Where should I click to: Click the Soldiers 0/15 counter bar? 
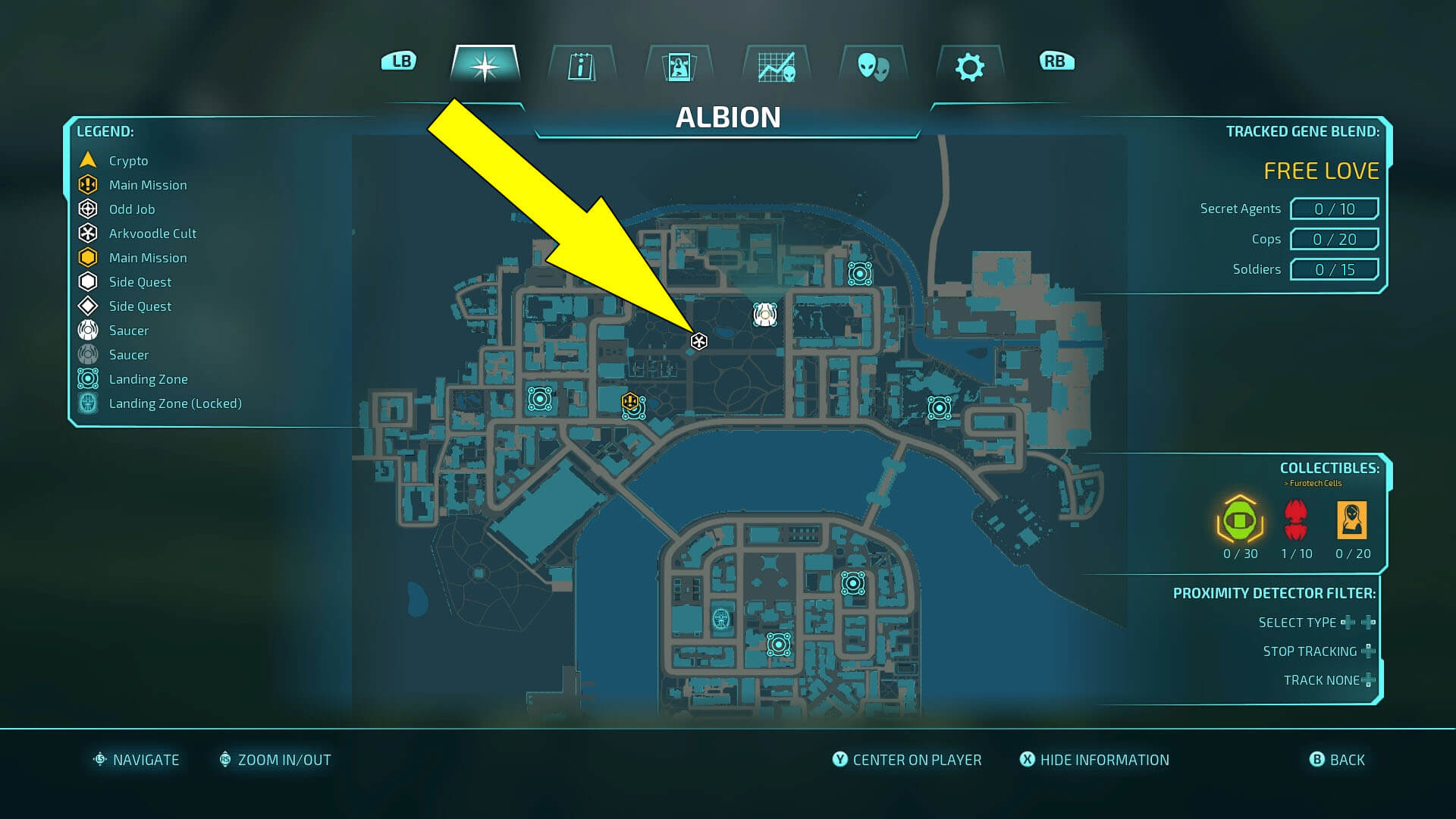pyautogui.click(x=1335, y=269)
